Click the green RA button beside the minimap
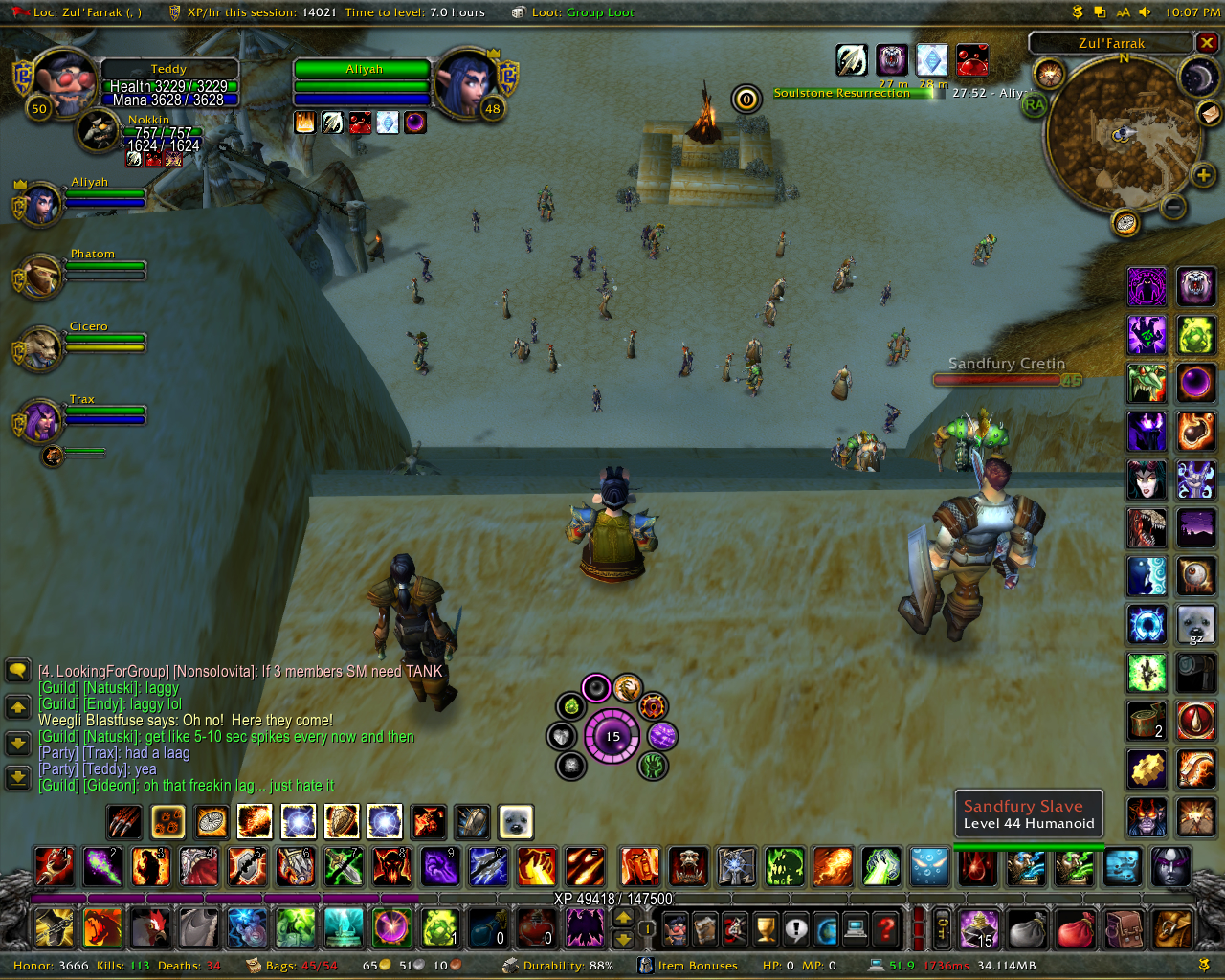The width and height of the screenshot is (1225, 980). pyautogui.click(x=1035, y=105)
